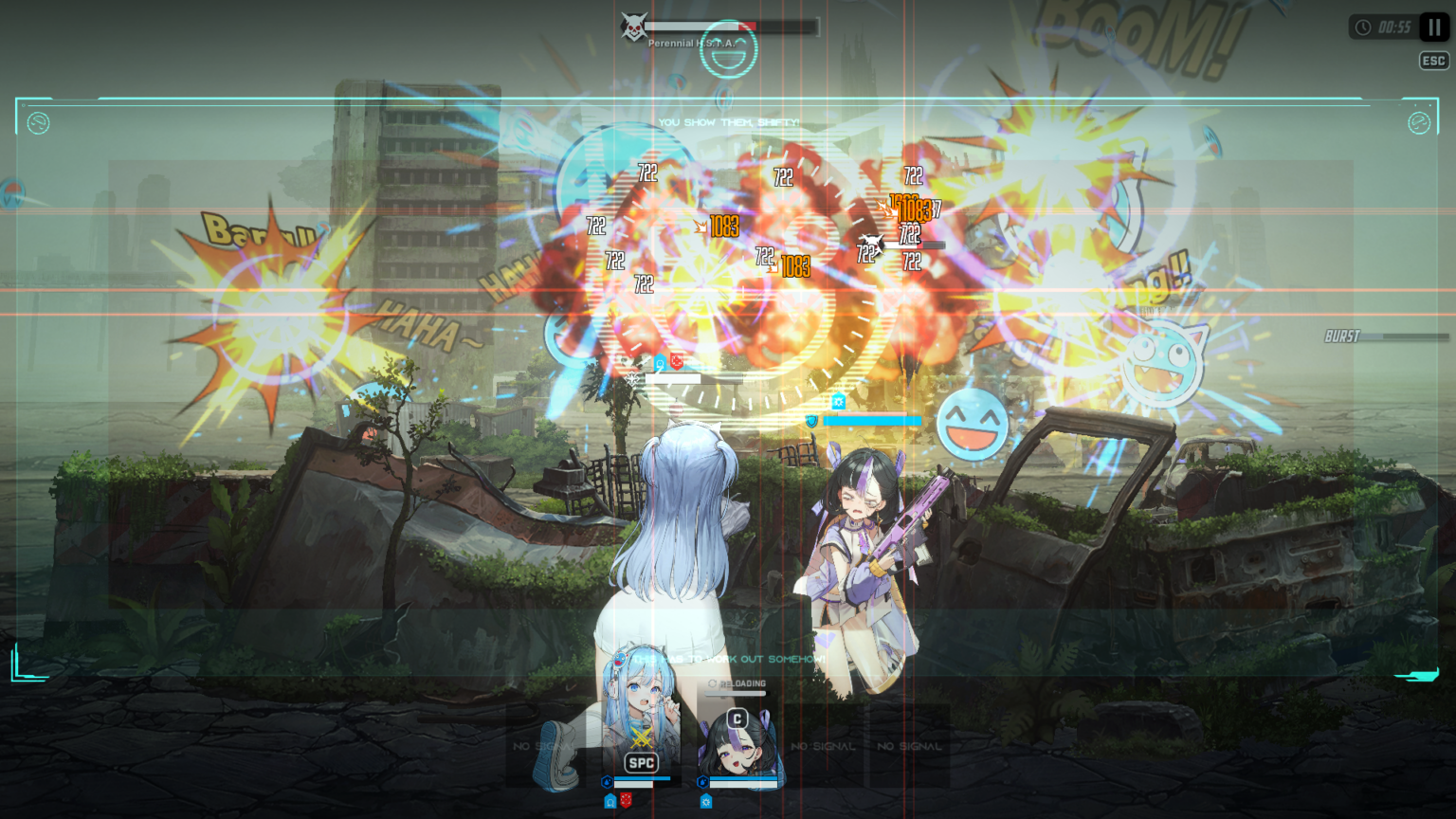1456x819 pixels.
Task: Toggle the blue headset buff under the first portrait
Action: pos(610,801)
